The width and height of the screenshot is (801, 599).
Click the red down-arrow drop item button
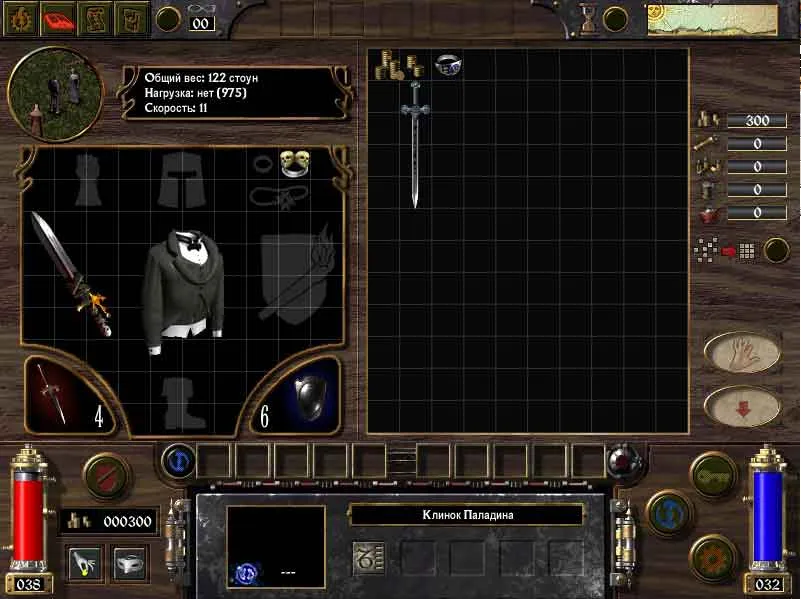(742, 406)
